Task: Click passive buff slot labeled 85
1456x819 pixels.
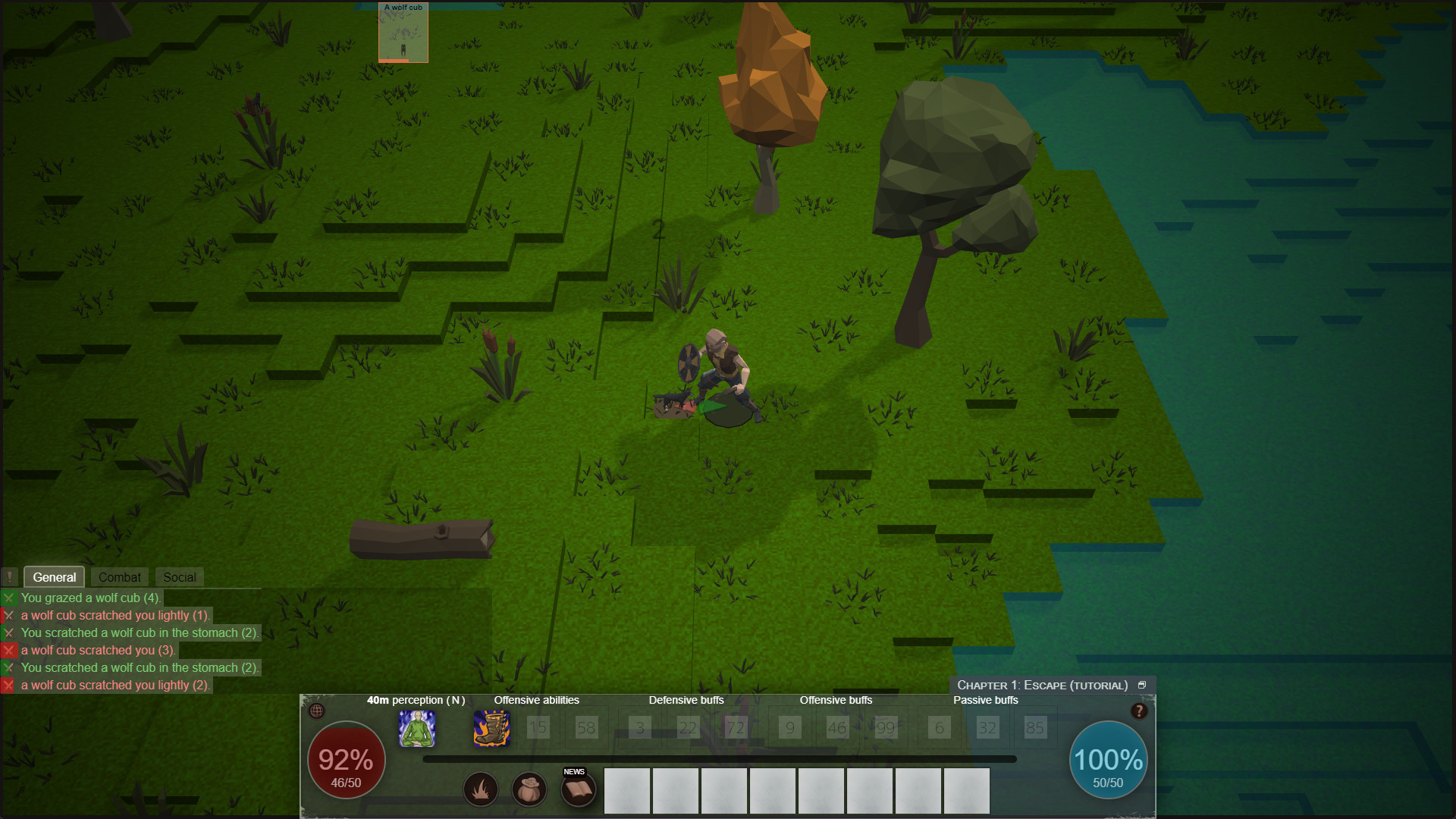Action: [x=1035, y=727]
